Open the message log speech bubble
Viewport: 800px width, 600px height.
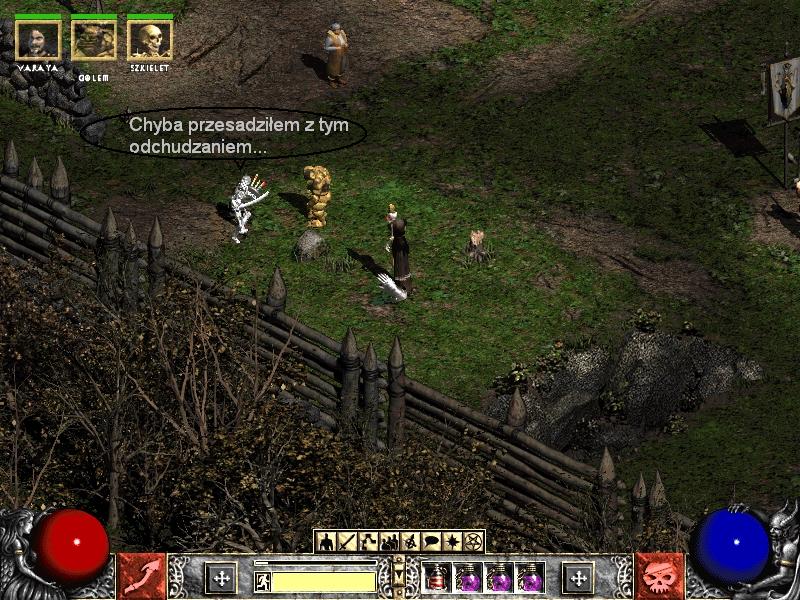click(x=431, y=542)
